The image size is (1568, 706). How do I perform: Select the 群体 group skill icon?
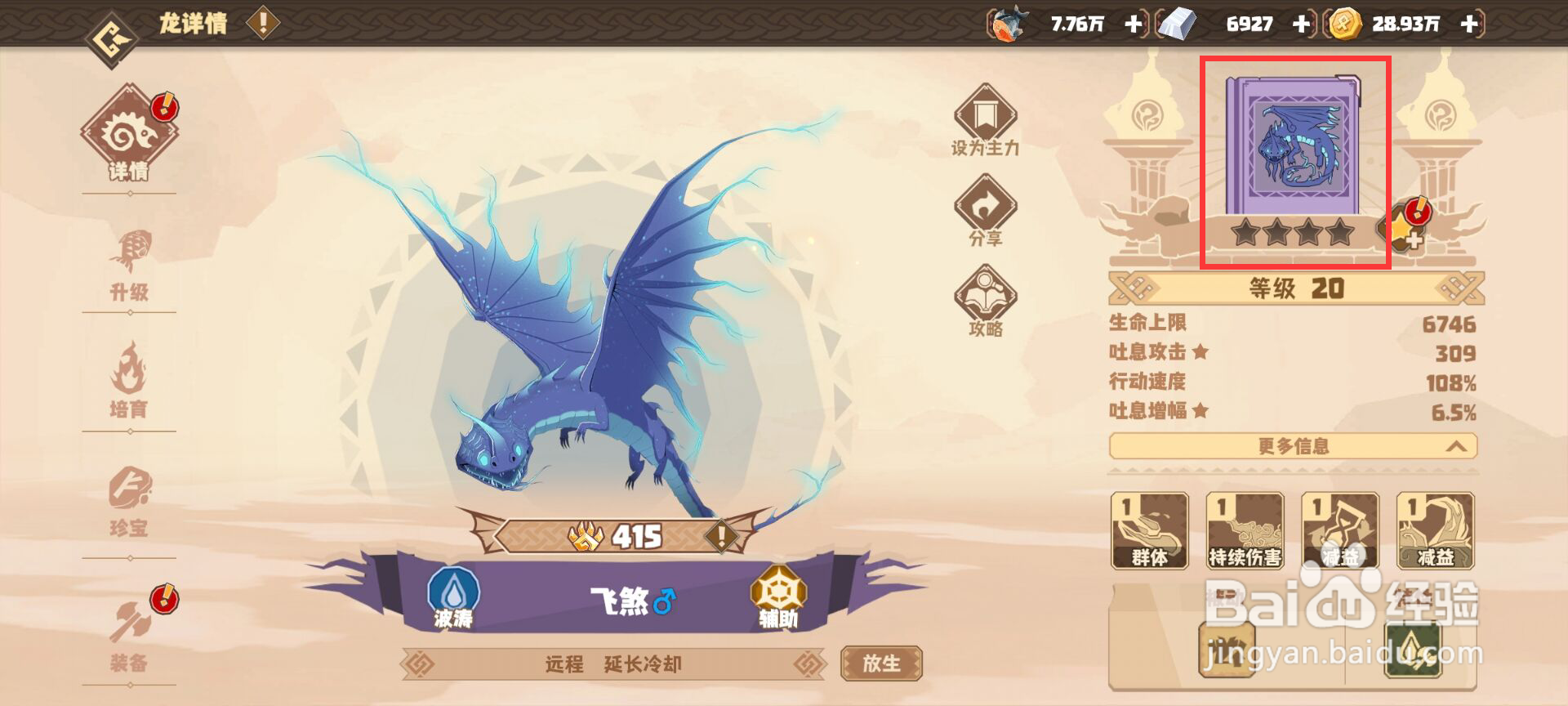[1151, 531]
